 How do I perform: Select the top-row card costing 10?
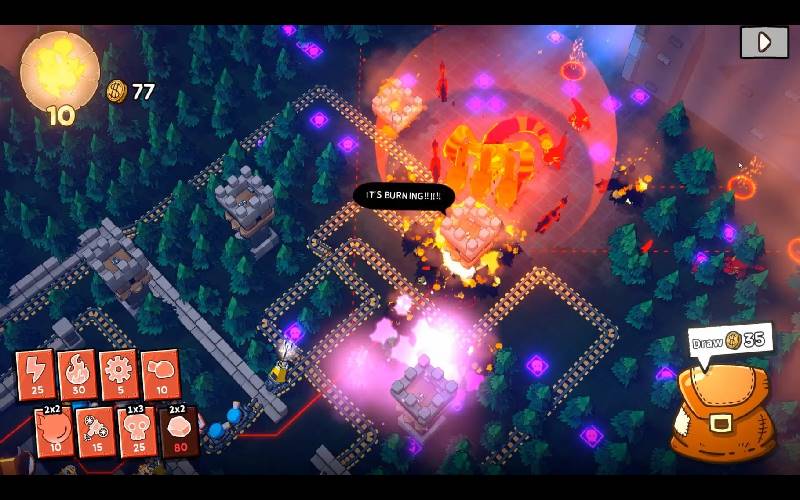[x=159, y=372]
